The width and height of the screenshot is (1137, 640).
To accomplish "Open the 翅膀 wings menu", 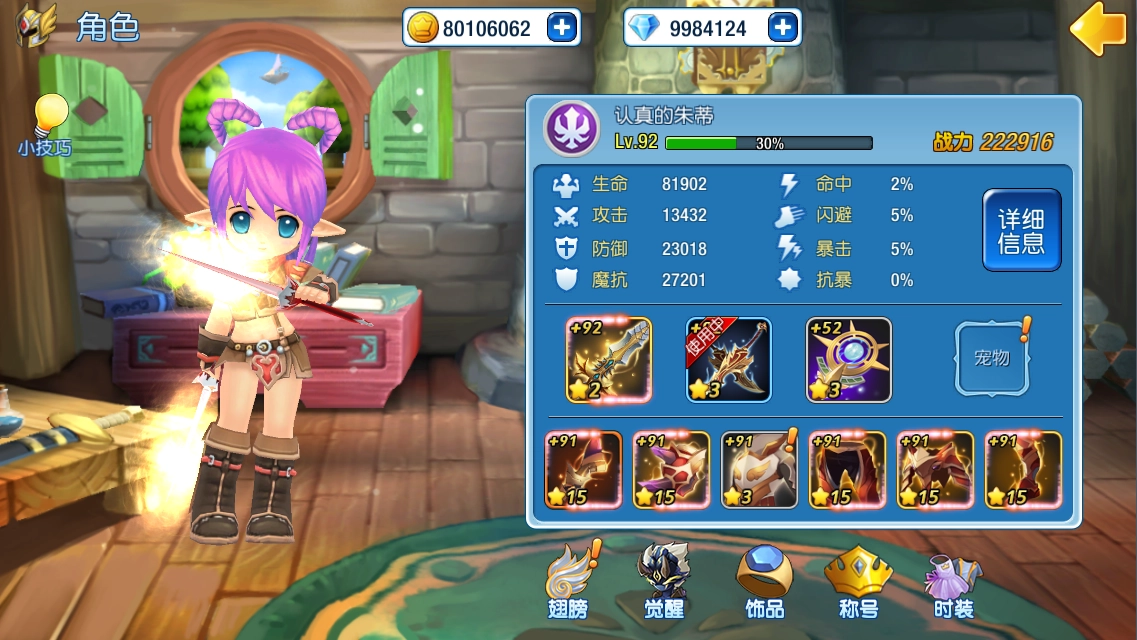I will click(569, 583).
